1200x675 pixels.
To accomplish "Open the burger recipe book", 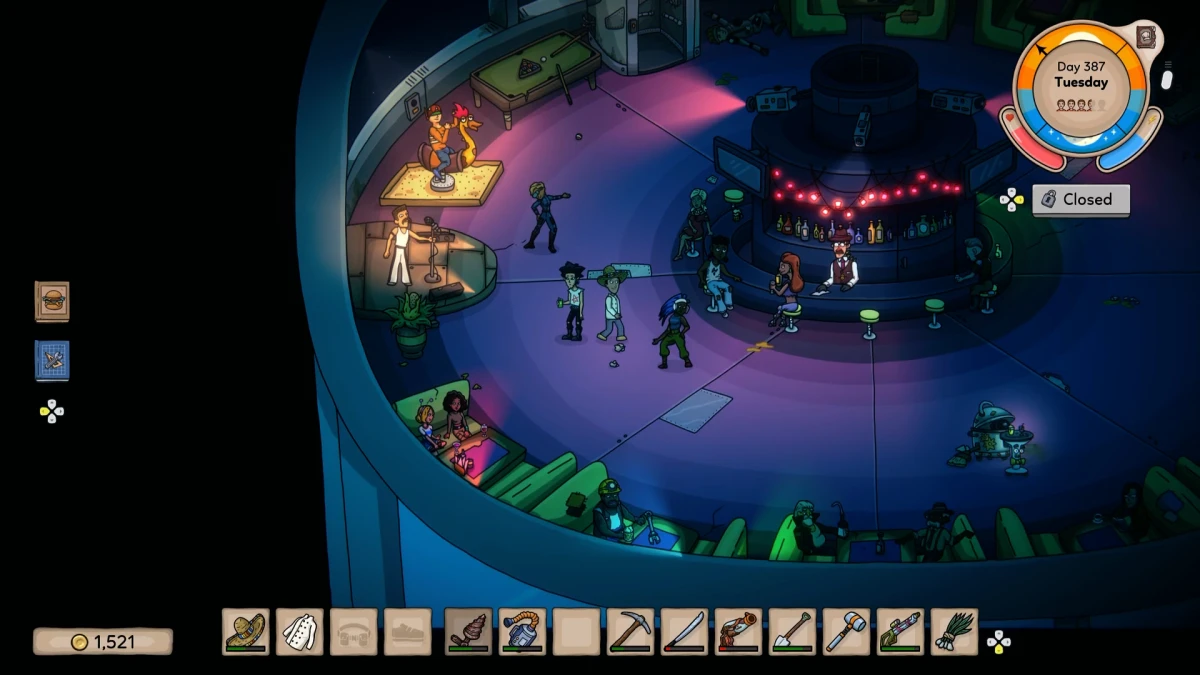I will (x=52, y=301).
